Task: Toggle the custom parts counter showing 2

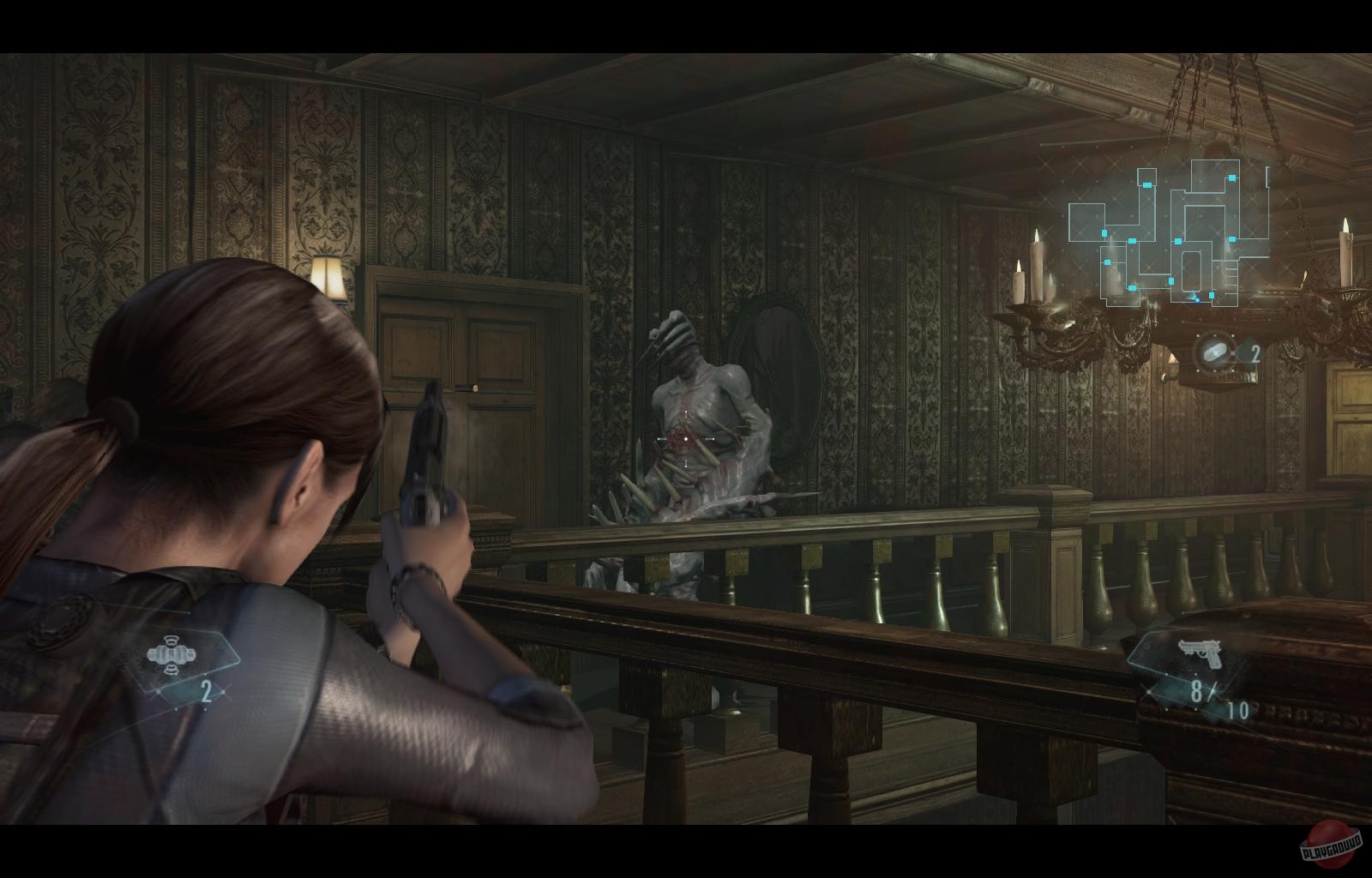Action: [206, 690]
